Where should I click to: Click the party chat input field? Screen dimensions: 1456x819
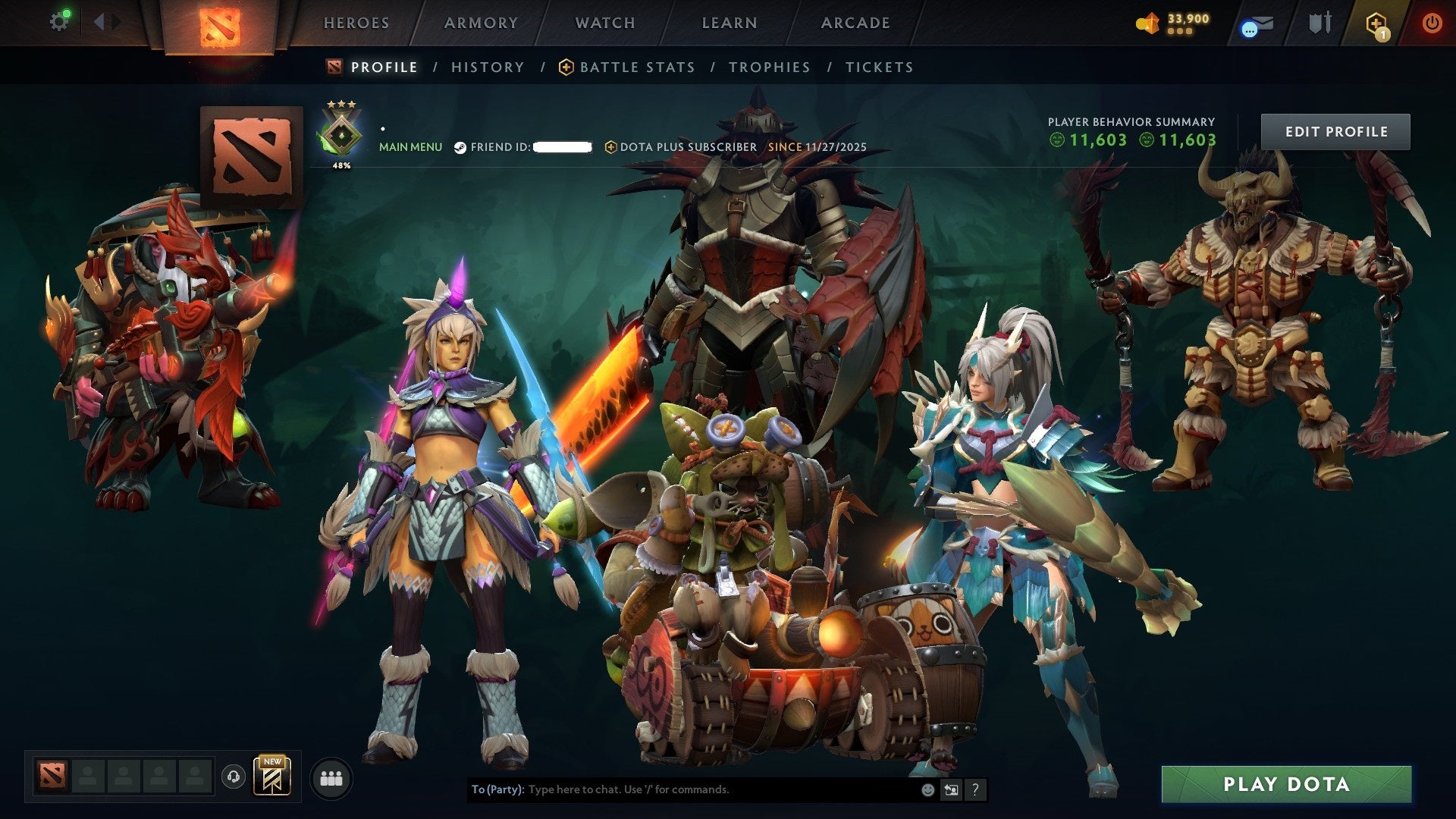pyautogui.click(x=682, y=789)
